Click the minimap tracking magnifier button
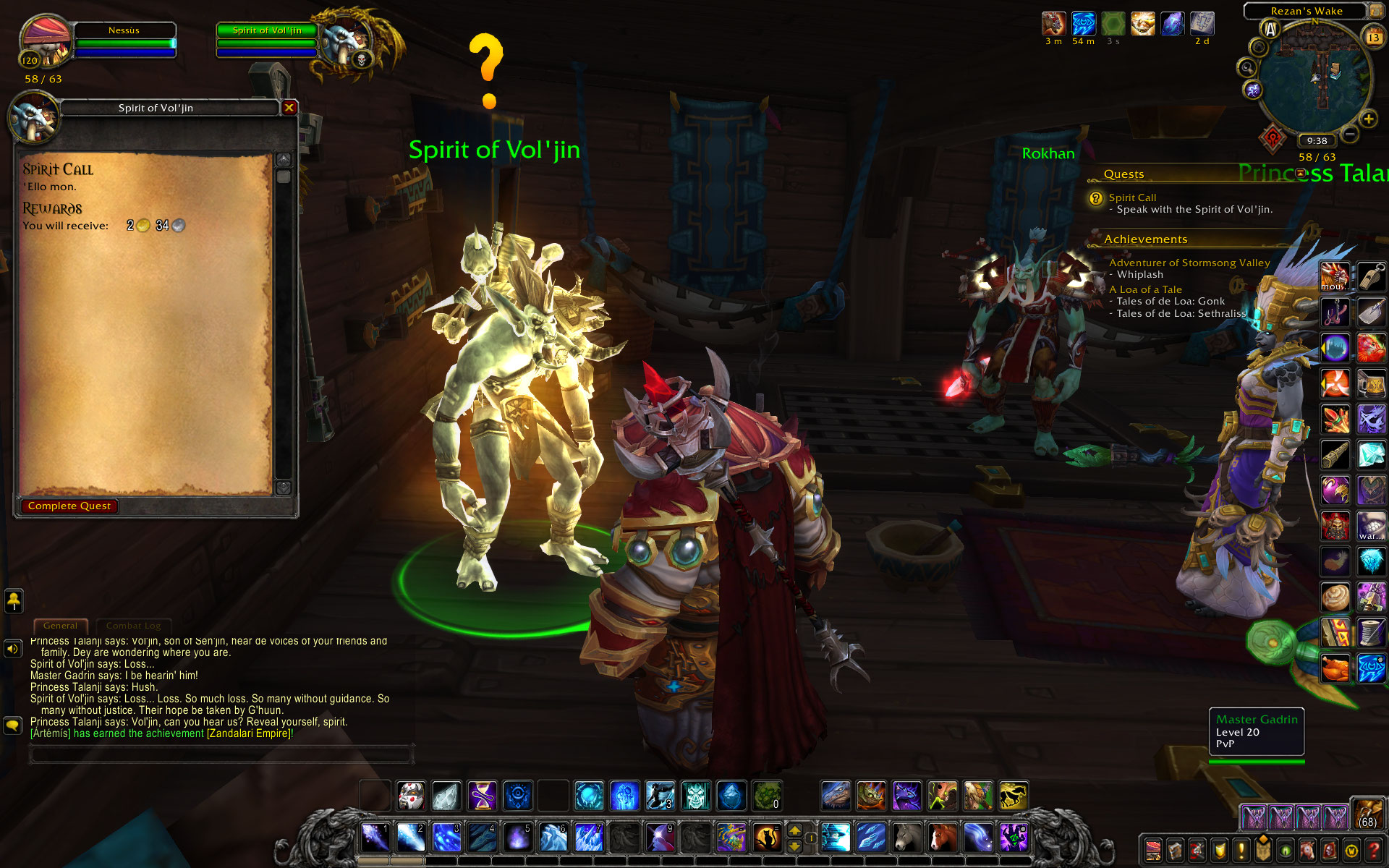The image size is (1389, 868). (x=1246, y=67)
